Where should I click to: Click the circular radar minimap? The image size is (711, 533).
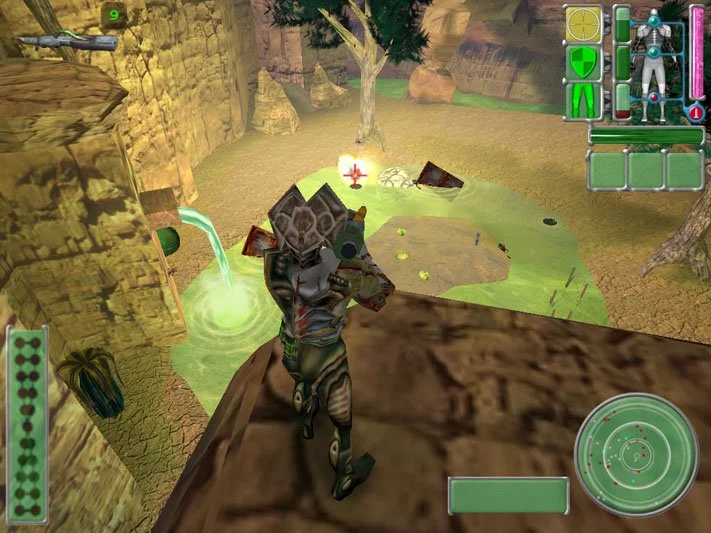[636, 454]
